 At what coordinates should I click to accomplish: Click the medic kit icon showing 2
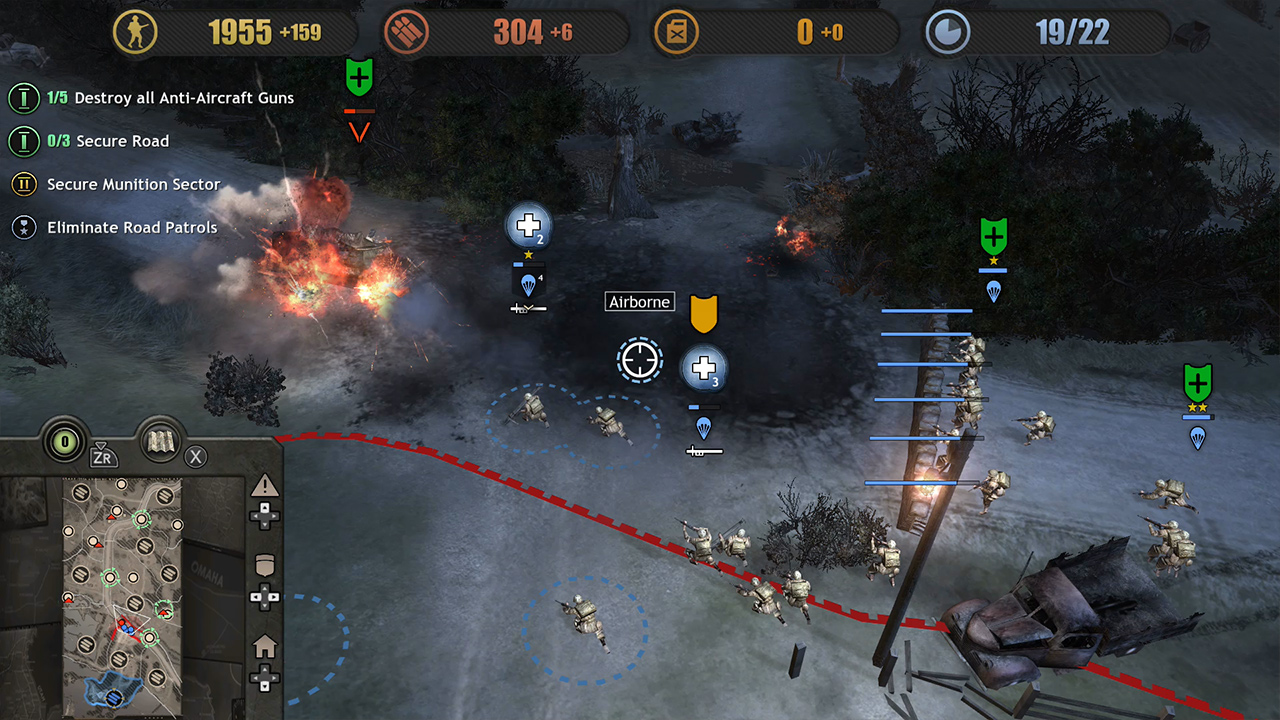528,226
